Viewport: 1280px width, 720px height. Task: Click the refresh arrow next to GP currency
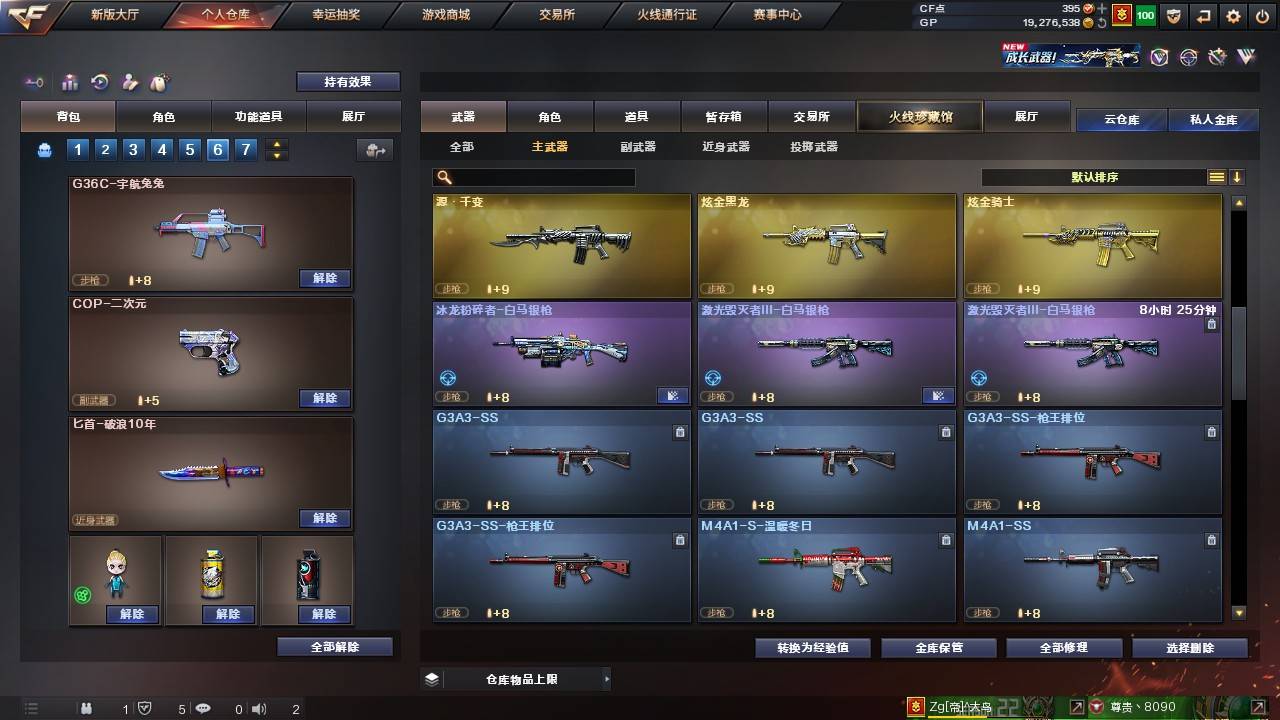coord(1102,22)
